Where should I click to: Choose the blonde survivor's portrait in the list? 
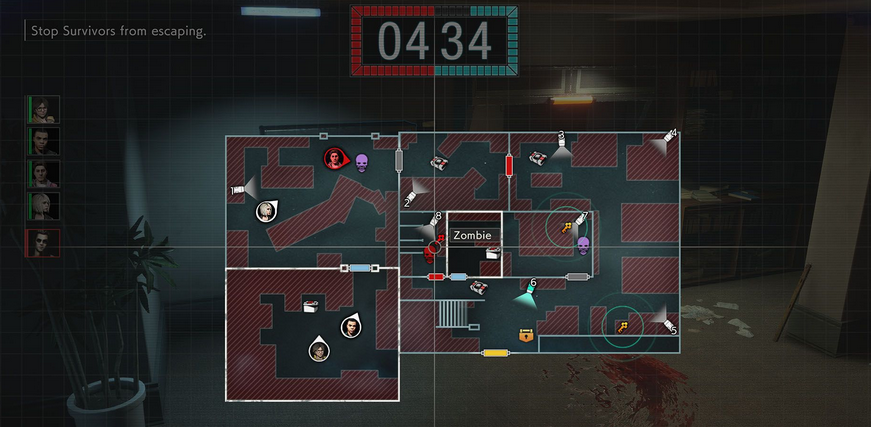[x=43, y=207]
